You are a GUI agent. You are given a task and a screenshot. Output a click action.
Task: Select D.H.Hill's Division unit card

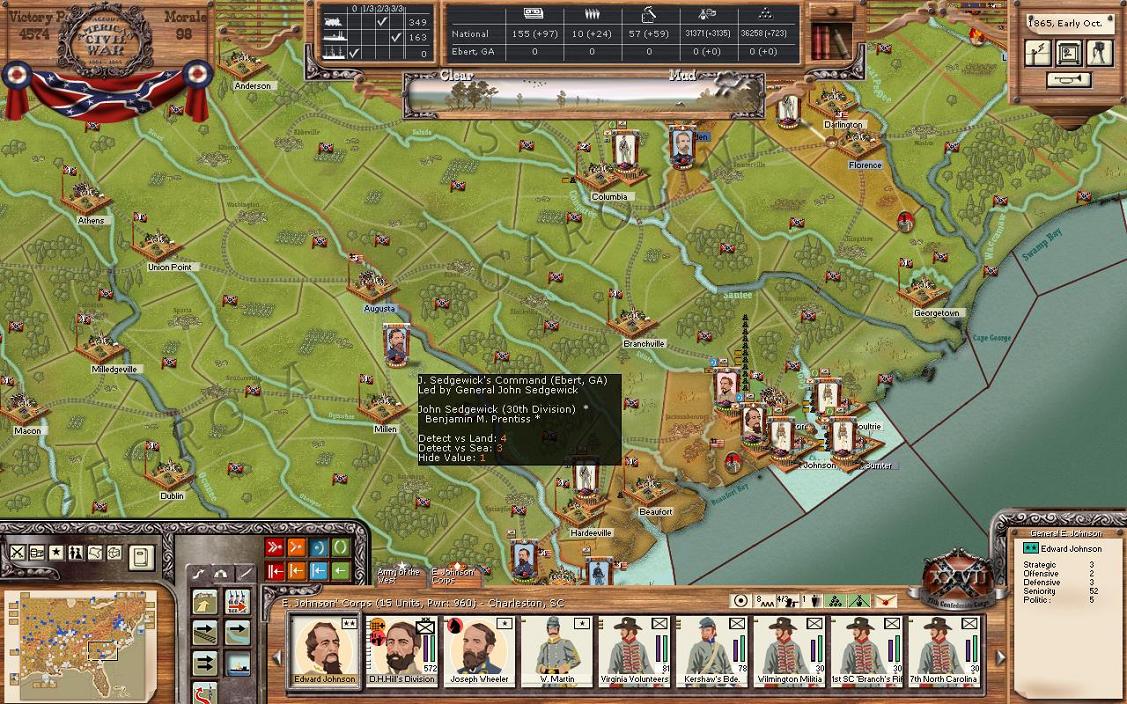[401, 650]
